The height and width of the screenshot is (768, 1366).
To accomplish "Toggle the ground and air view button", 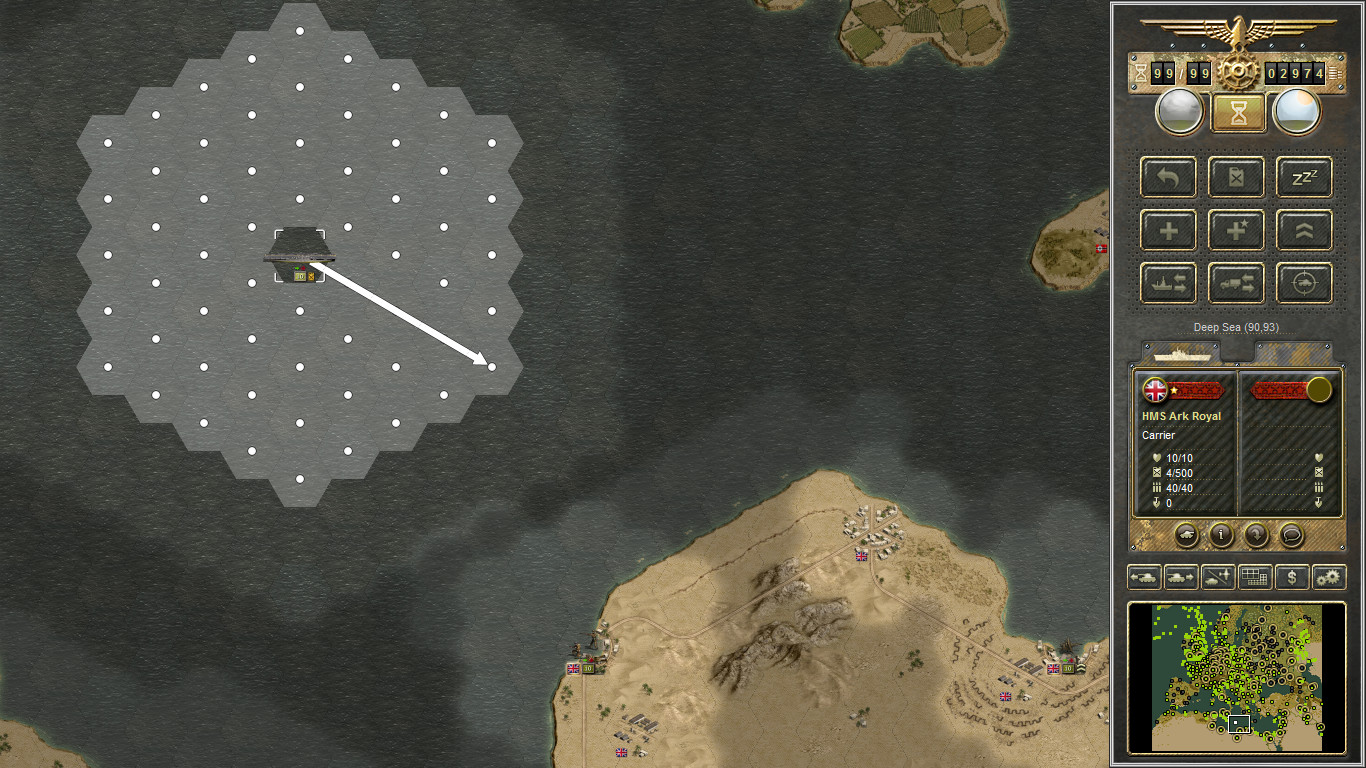I will point(1218,577).
